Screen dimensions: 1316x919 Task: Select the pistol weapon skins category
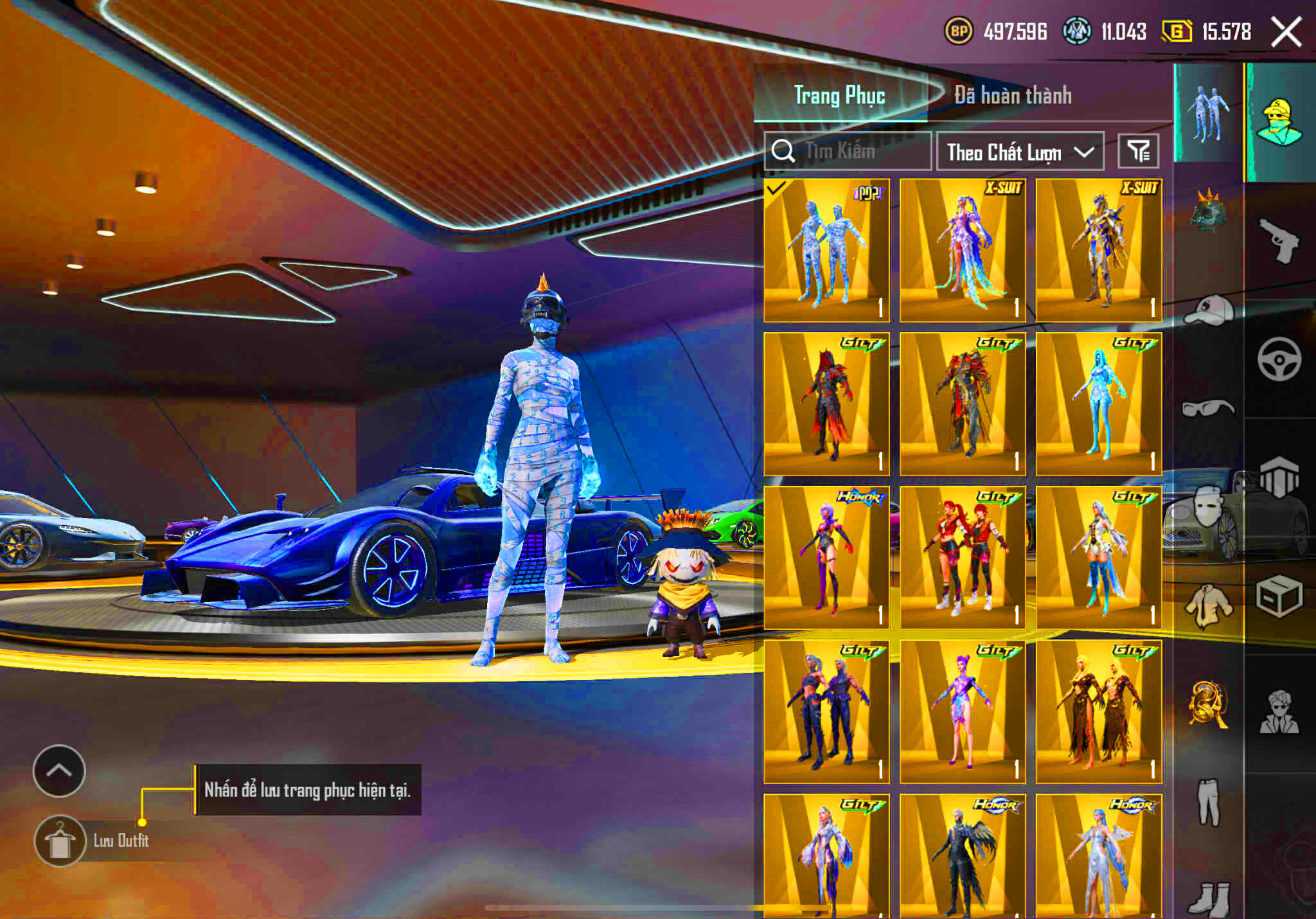pyautogui.click(x=1279, y=238)
